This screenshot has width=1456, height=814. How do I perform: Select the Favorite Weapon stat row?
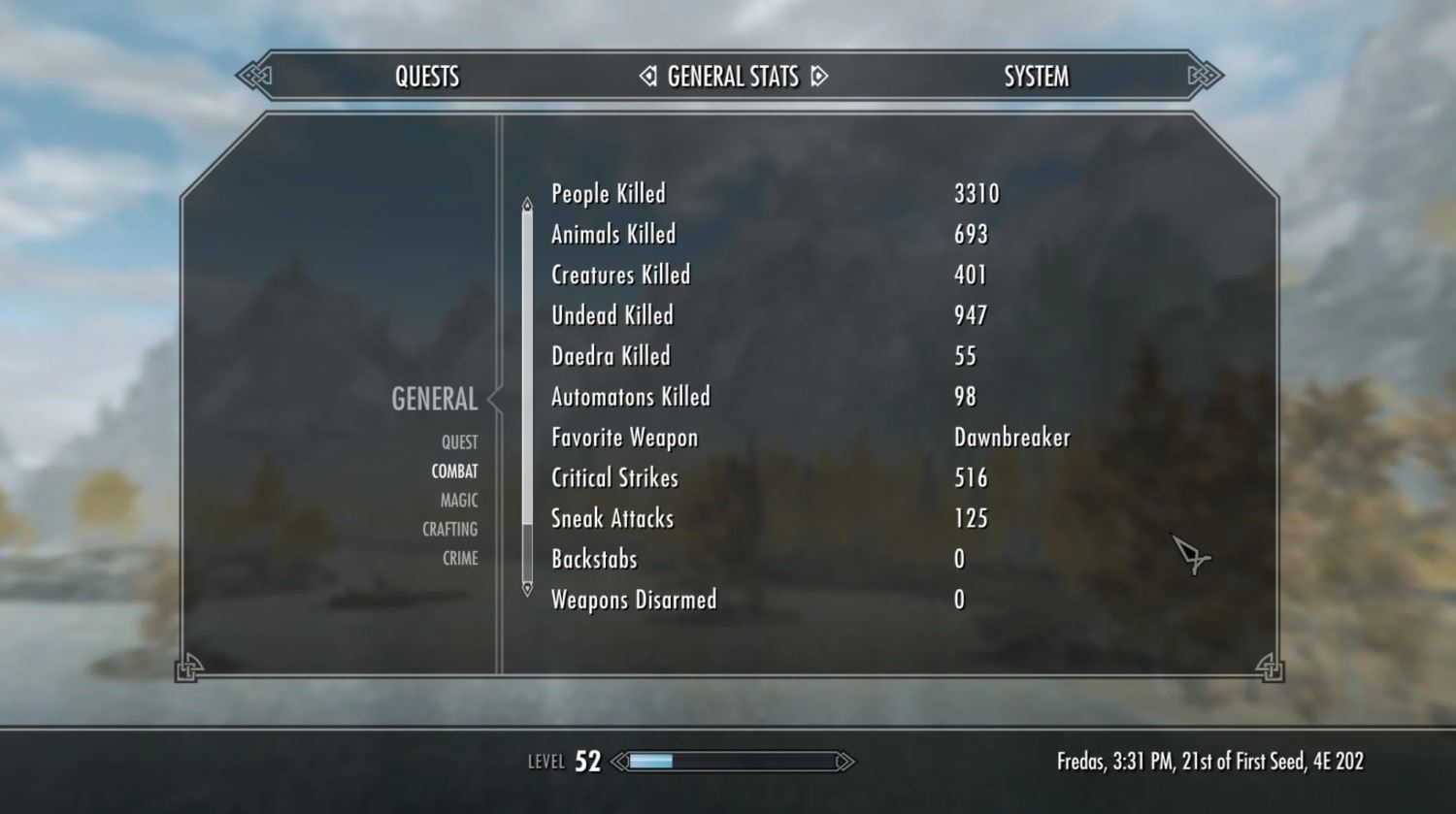point(624,438)
